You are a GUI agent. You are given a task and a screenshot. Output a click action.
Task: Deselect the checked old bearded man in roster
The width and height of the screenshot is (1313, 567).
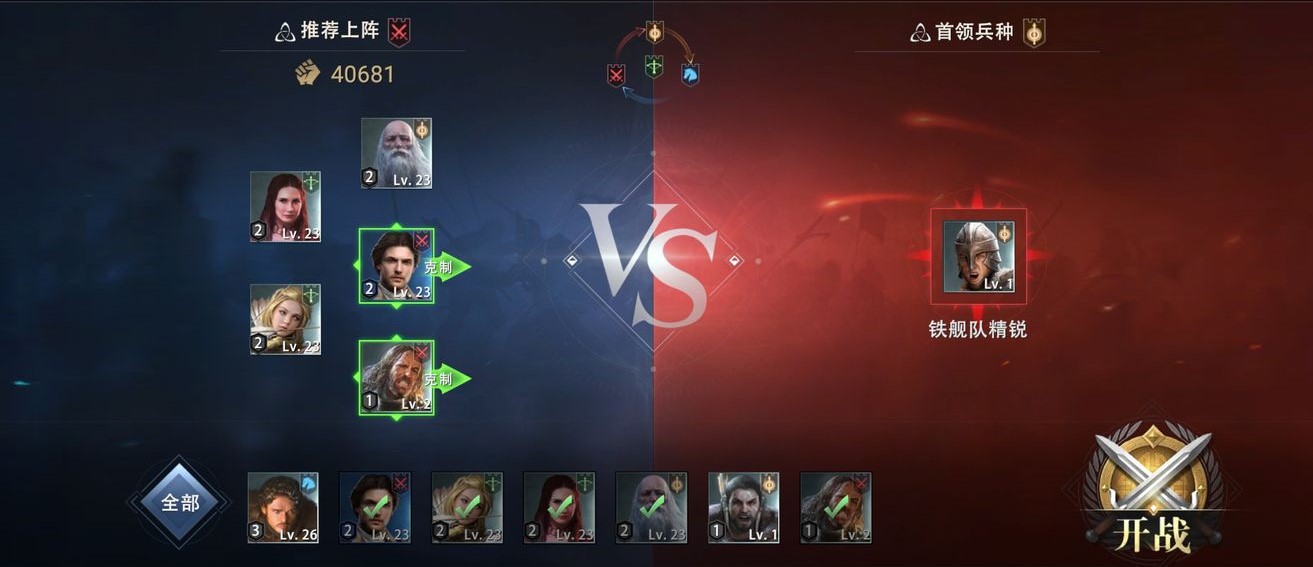pyautogui.click(x=651, y=507)
